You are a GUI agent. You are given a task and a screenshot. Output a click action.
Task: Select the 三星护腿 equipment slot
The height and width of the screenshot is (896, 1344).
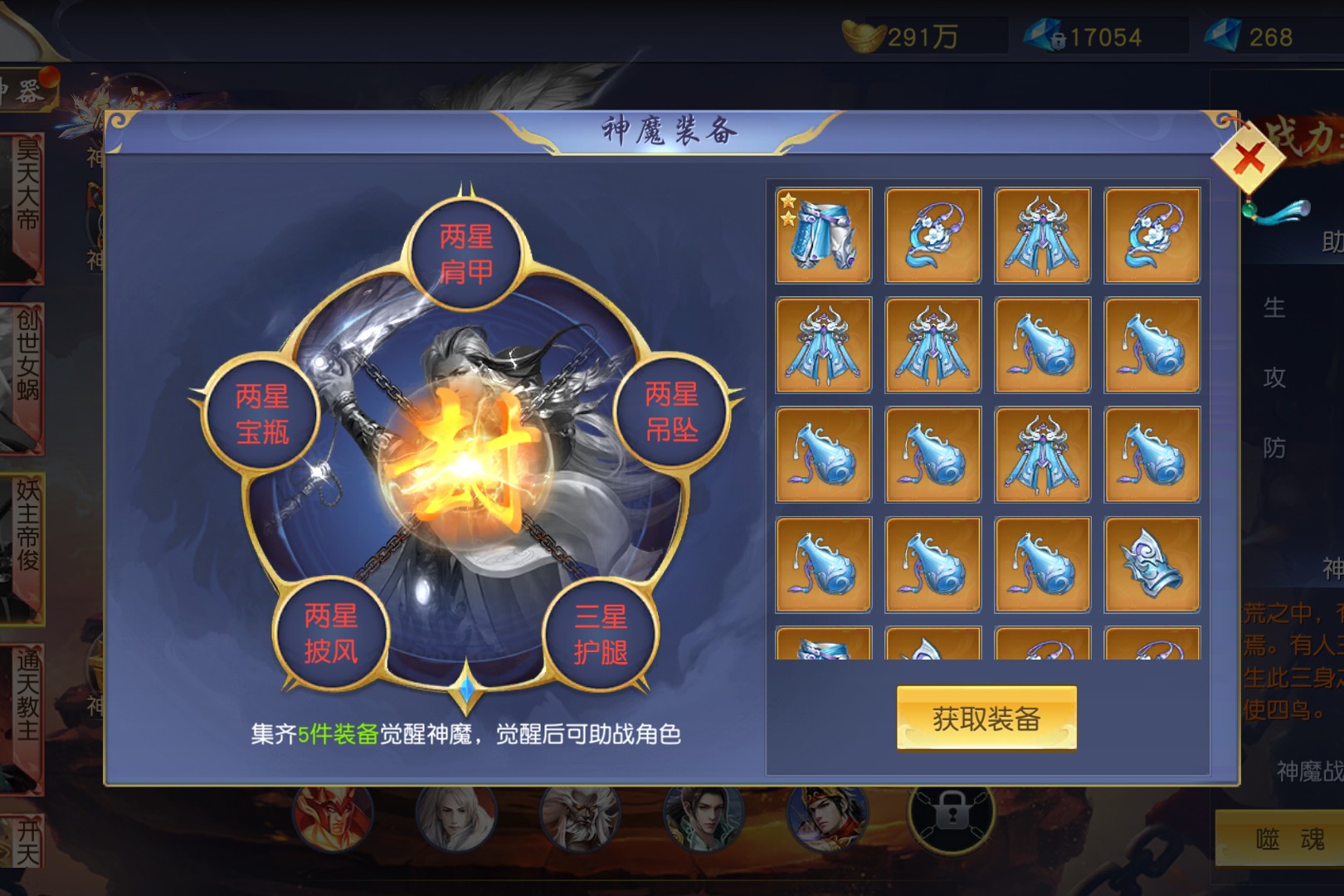click(x=601, y=634)
